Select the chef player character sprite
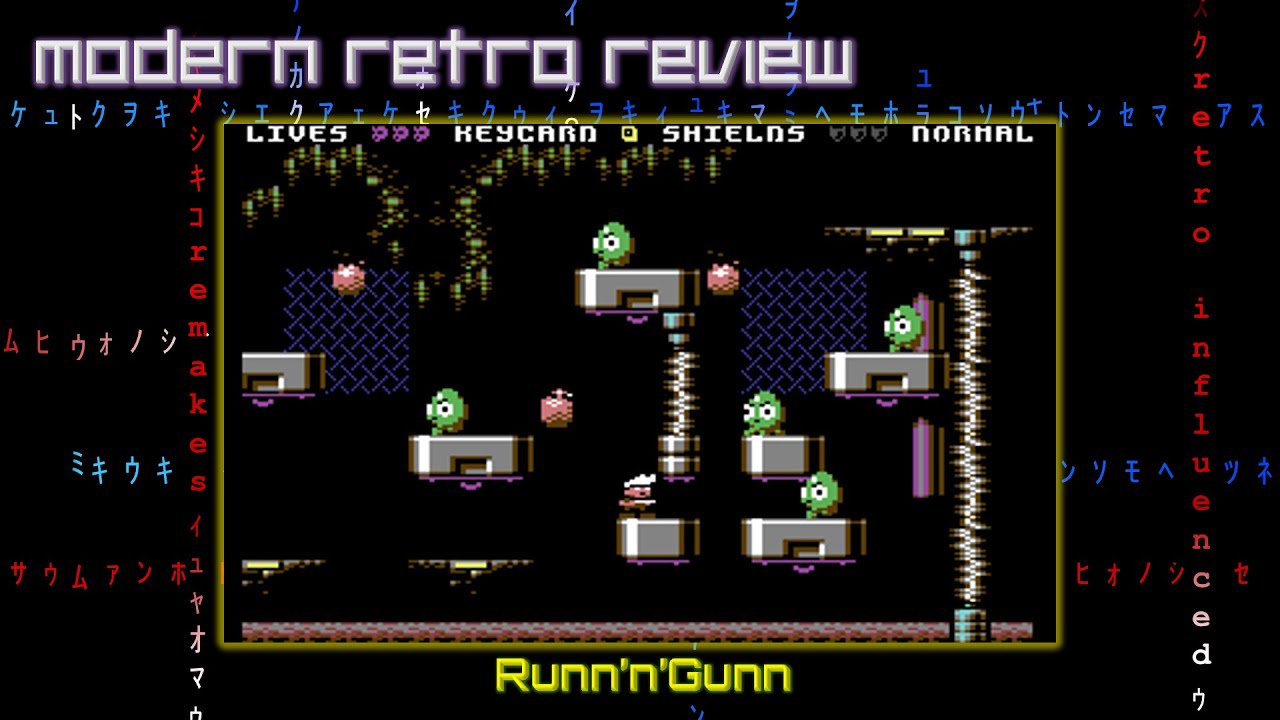1280x720 pixels. click(x=638, y=495)
